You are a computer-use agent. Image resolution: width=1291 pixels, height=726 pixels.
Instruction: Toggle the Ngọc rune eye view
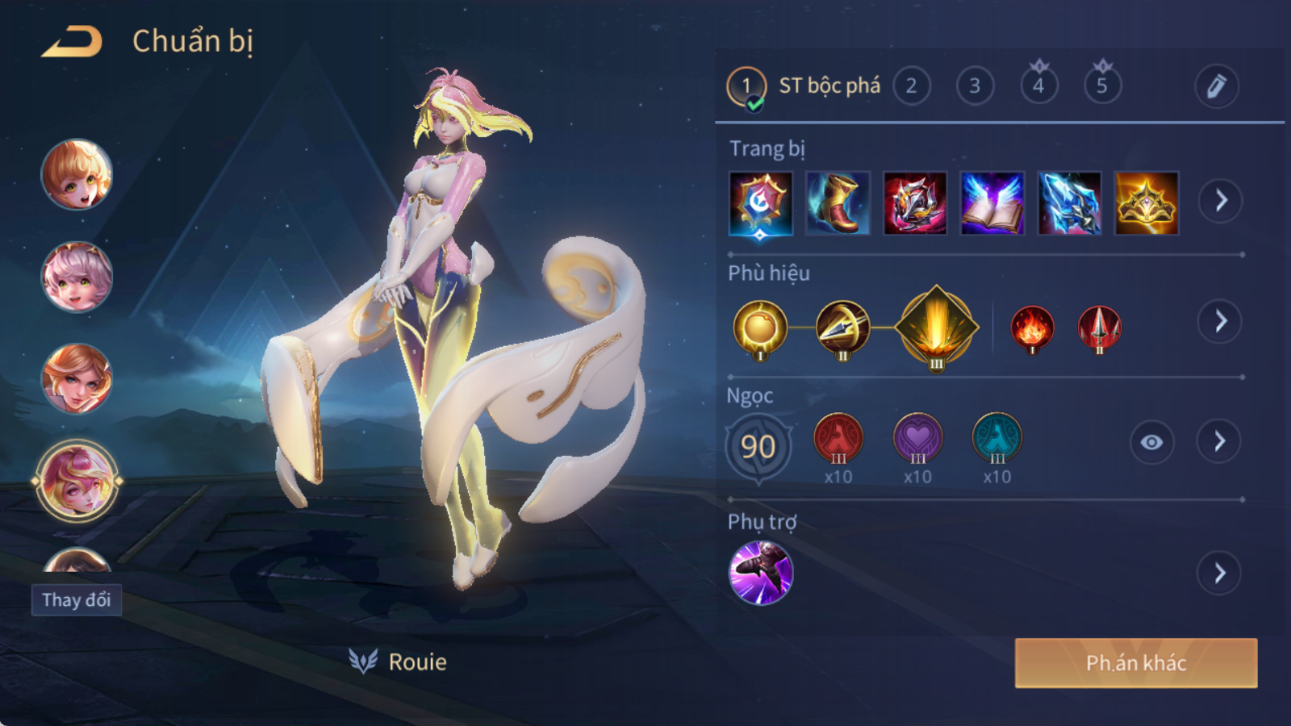[1151, 442]
